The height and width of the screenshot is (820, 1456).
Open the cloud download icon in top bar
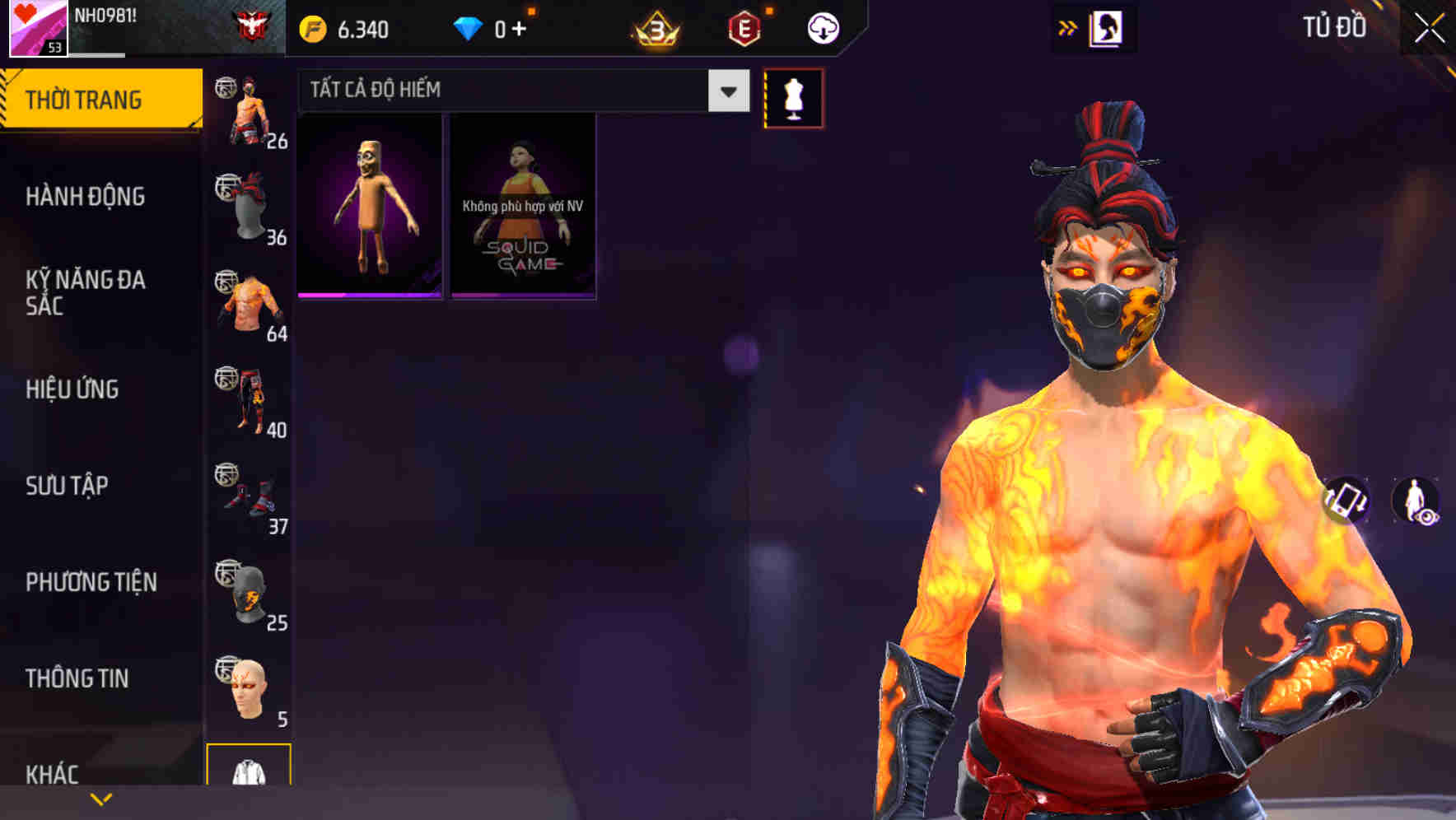[x=821, y=26]
